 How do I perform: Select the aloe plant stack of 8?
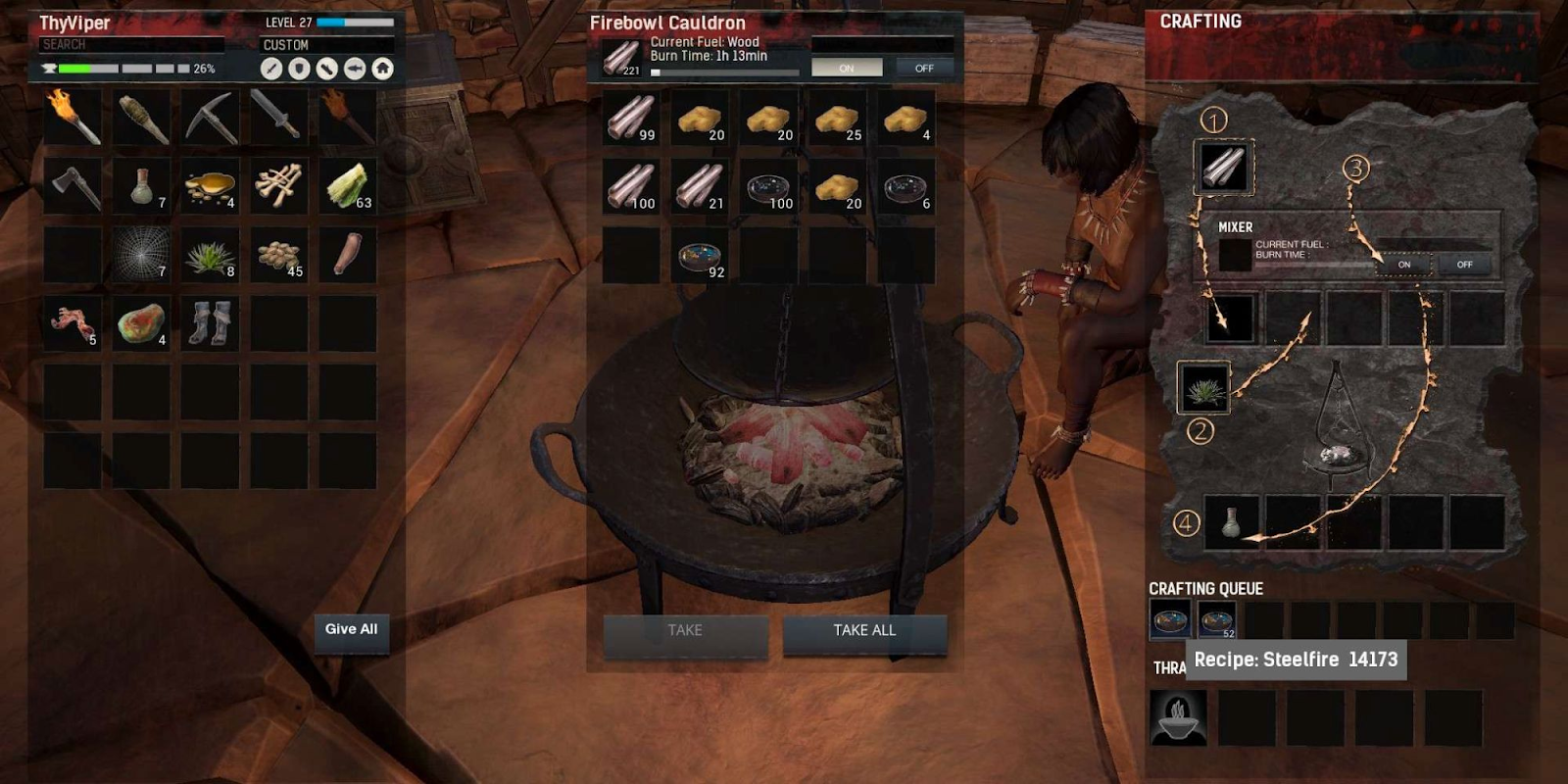[x=210, y=254]
